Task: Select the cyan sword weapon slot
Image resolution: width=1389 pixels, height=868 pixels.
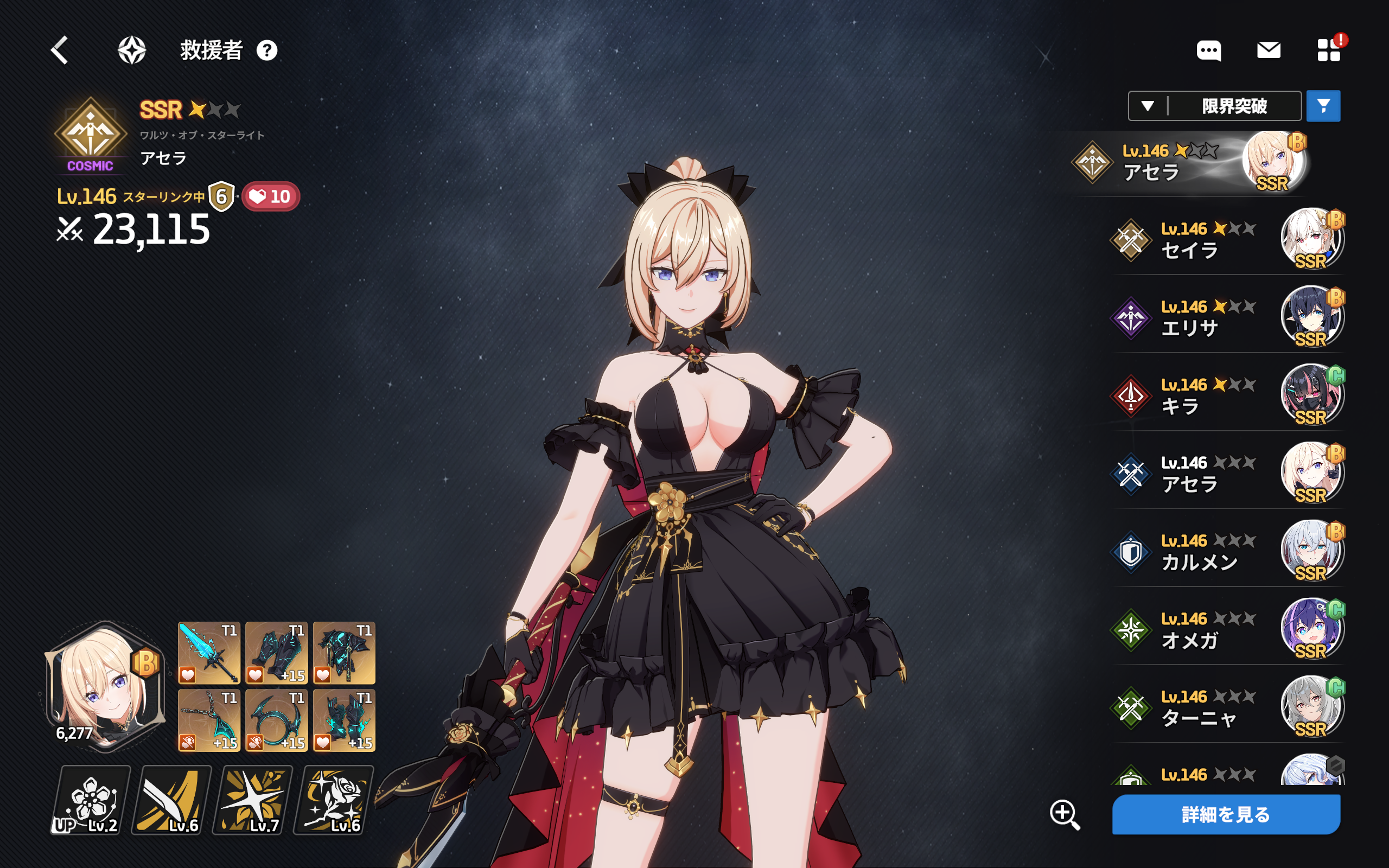Action: pyautogui.click(x=209, y=653)
